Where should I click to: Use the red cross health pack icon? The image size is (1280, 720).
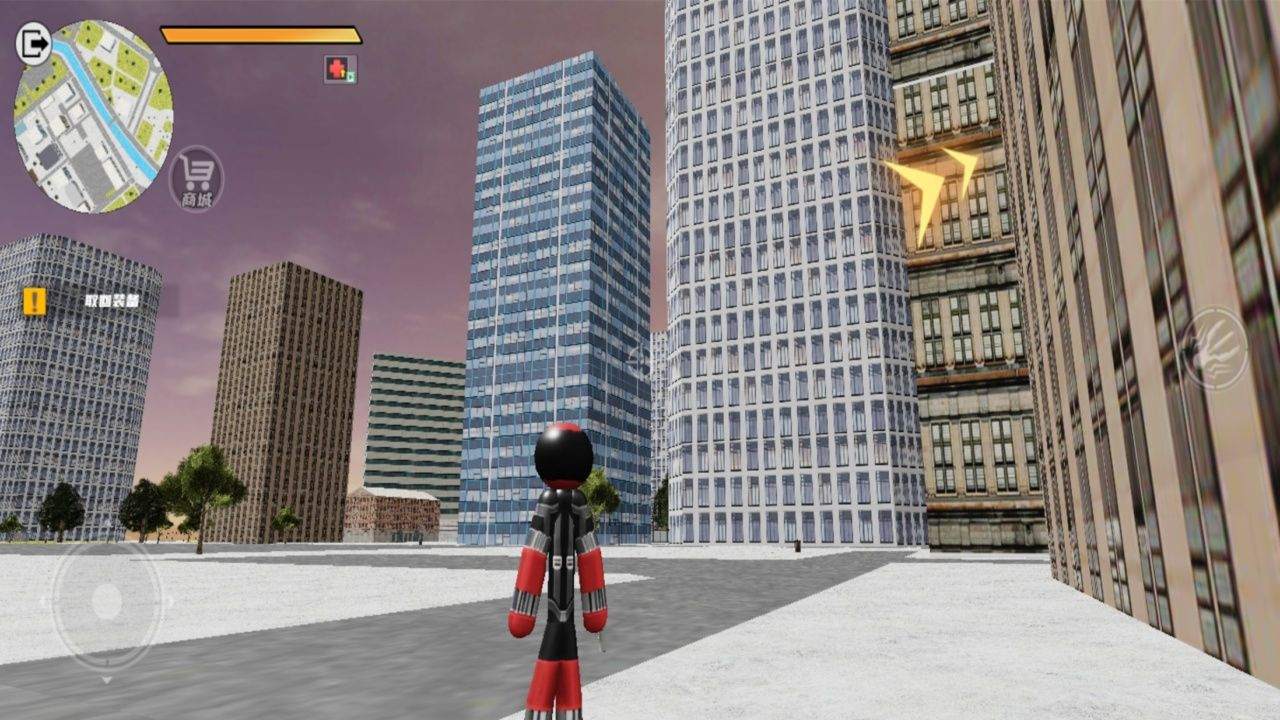point(339,69)
